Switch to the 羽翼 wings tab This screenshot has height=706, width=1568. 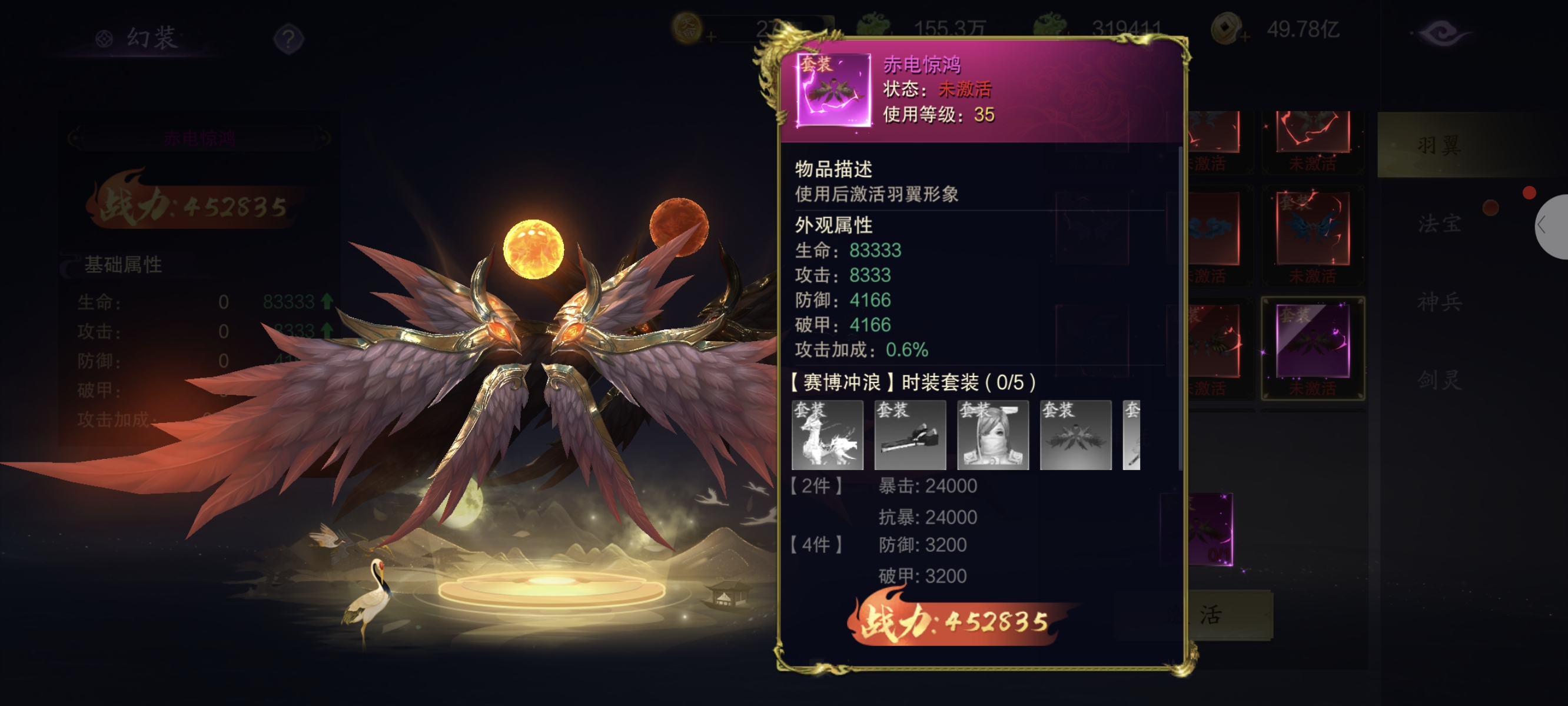[1439, 145]
